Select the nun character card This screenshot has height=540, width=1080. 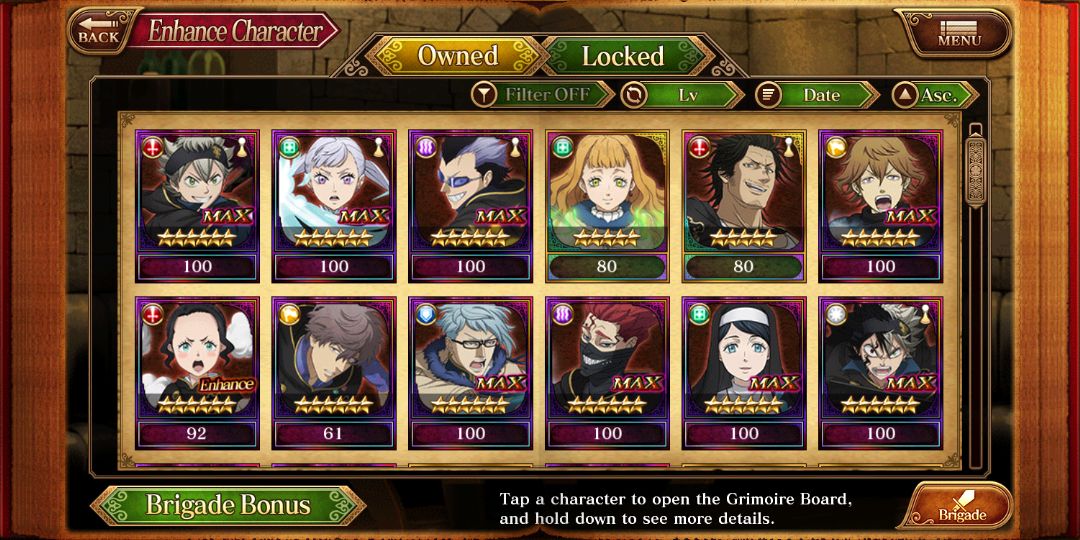743,372
